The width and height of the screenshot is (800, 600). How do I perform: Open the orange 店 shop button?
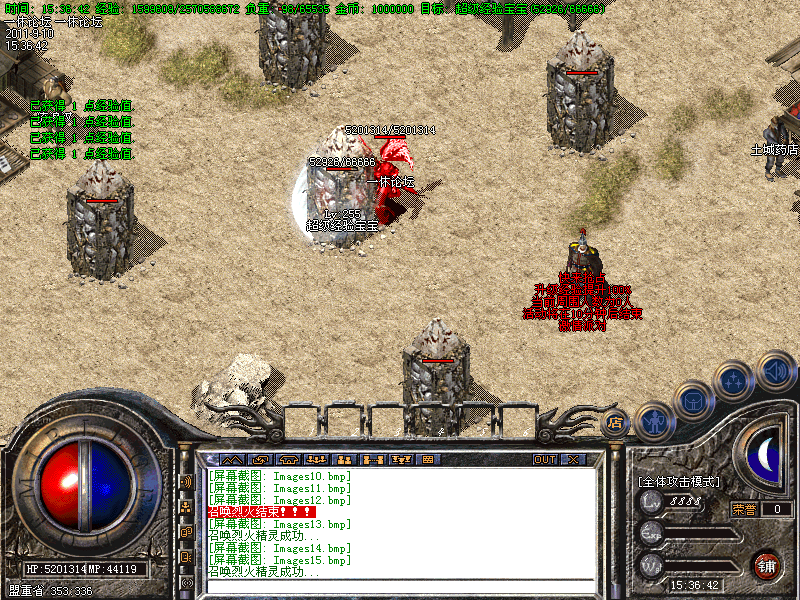click(615, 422)
